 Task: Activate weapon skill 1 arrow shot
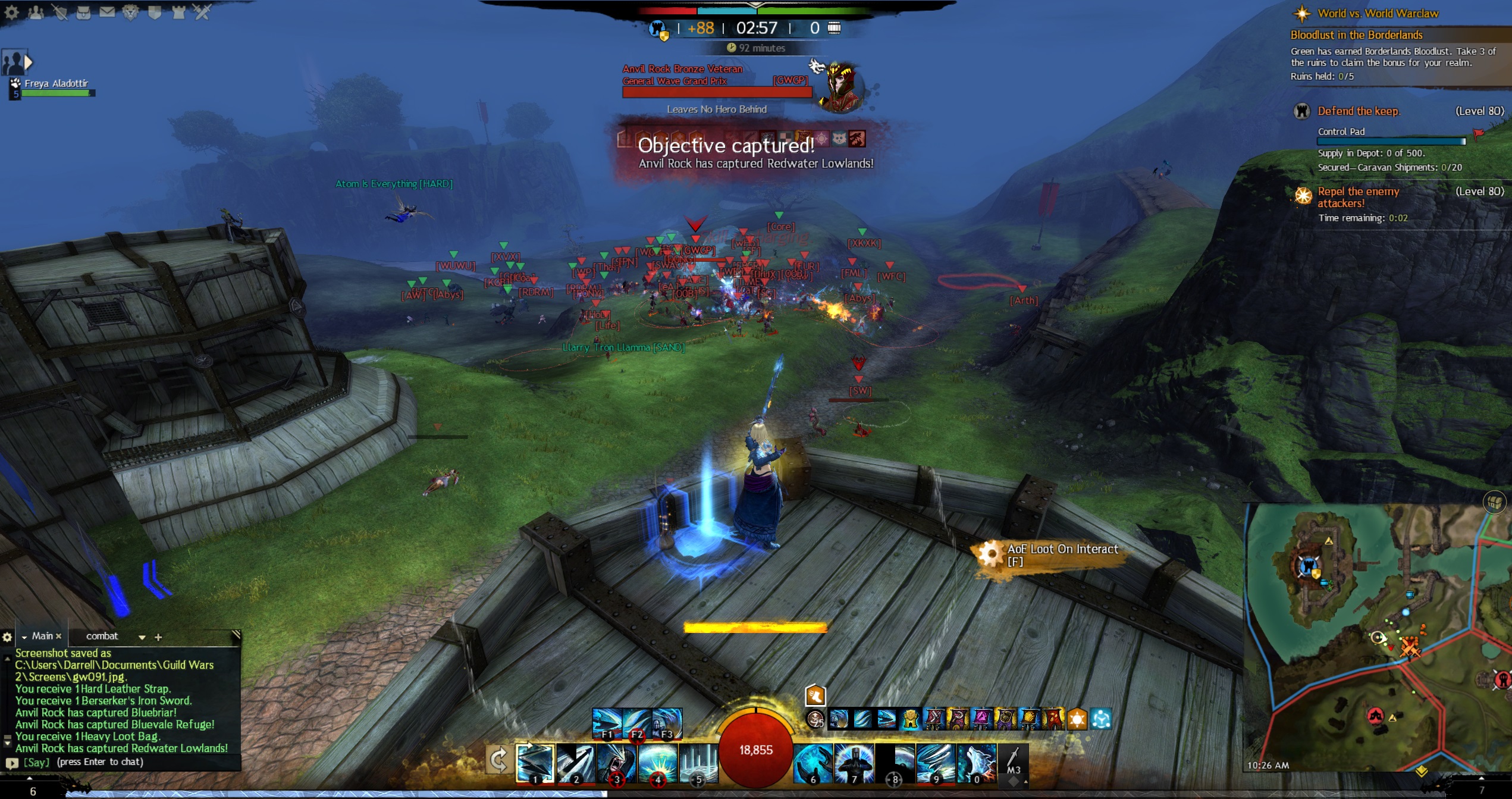535,763
